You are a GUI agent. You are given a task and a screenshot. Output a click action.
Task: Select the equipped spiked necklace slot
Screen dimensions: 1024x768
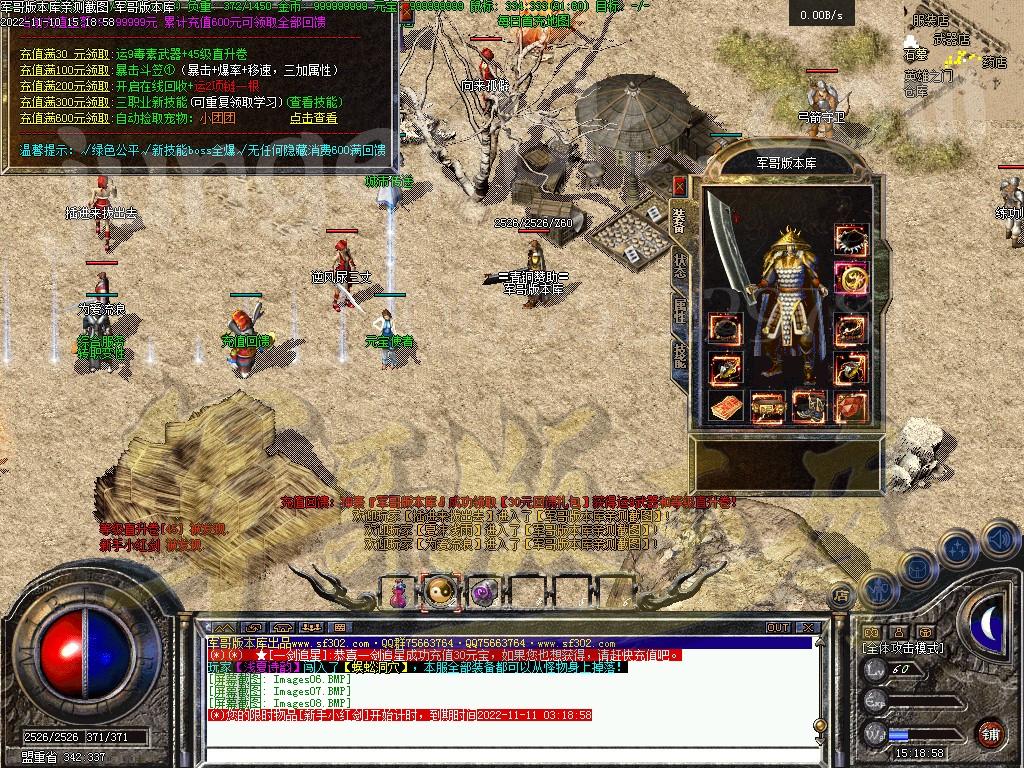[851, 241]
